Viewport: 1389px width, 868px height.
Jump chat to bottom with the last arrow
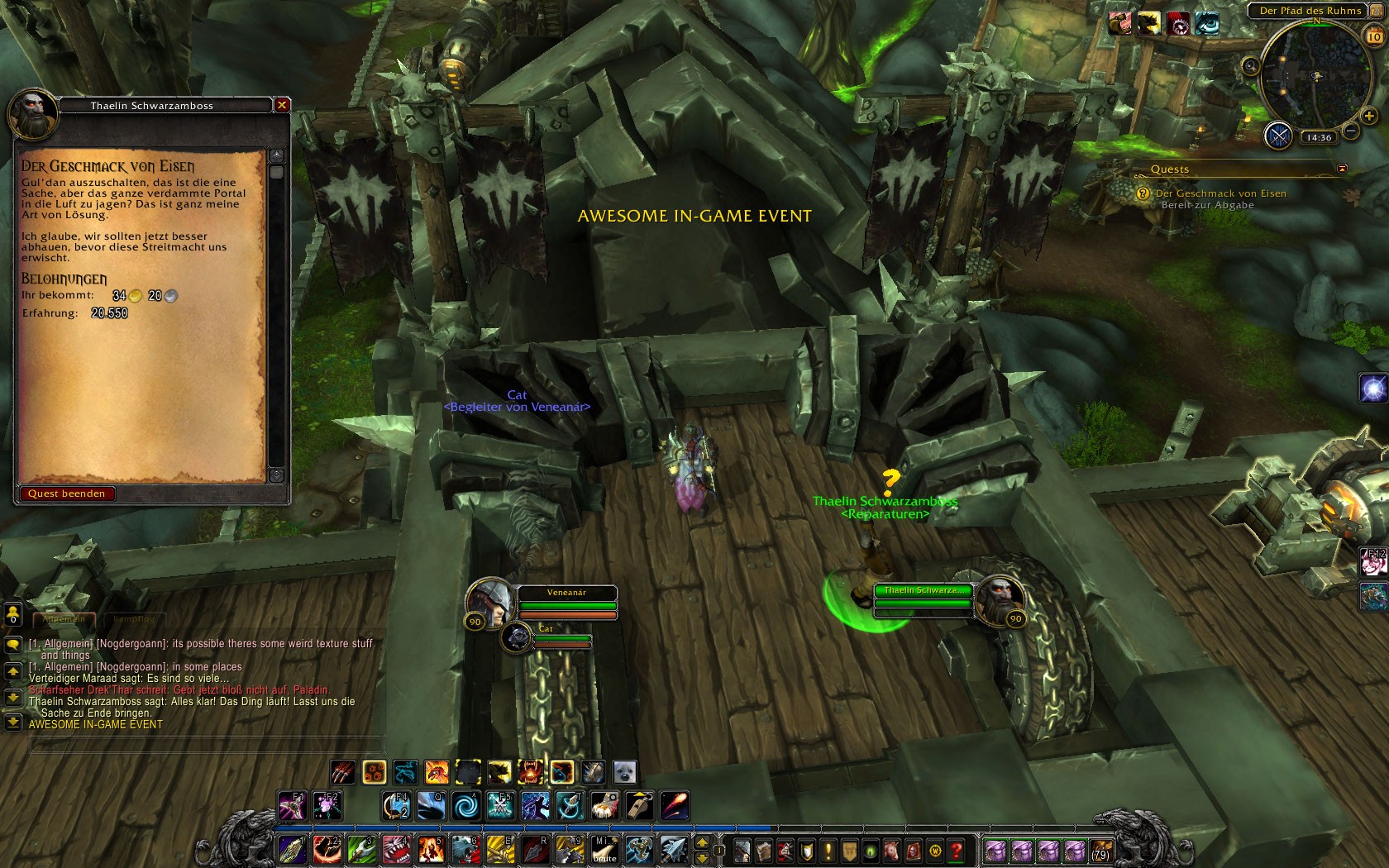(x=12, y=722)
